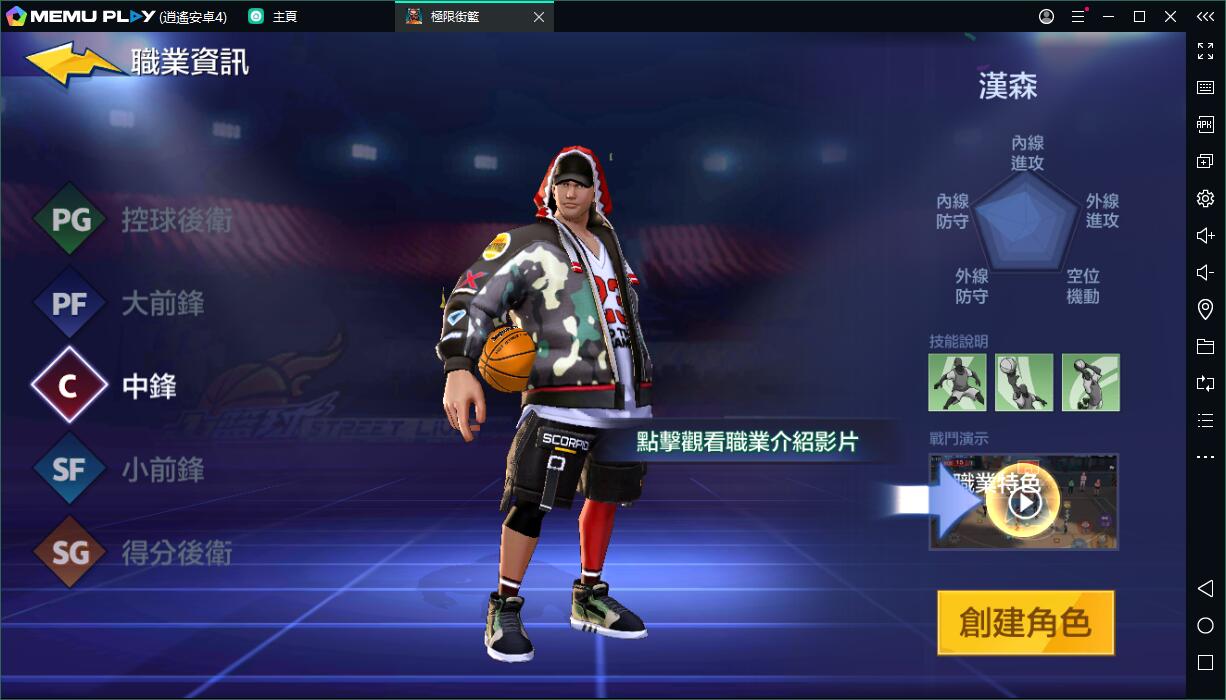The width and height of the screenshot is (1226, 700).
Task: Create the character with 創建角色
Action: click(1025, 623)
